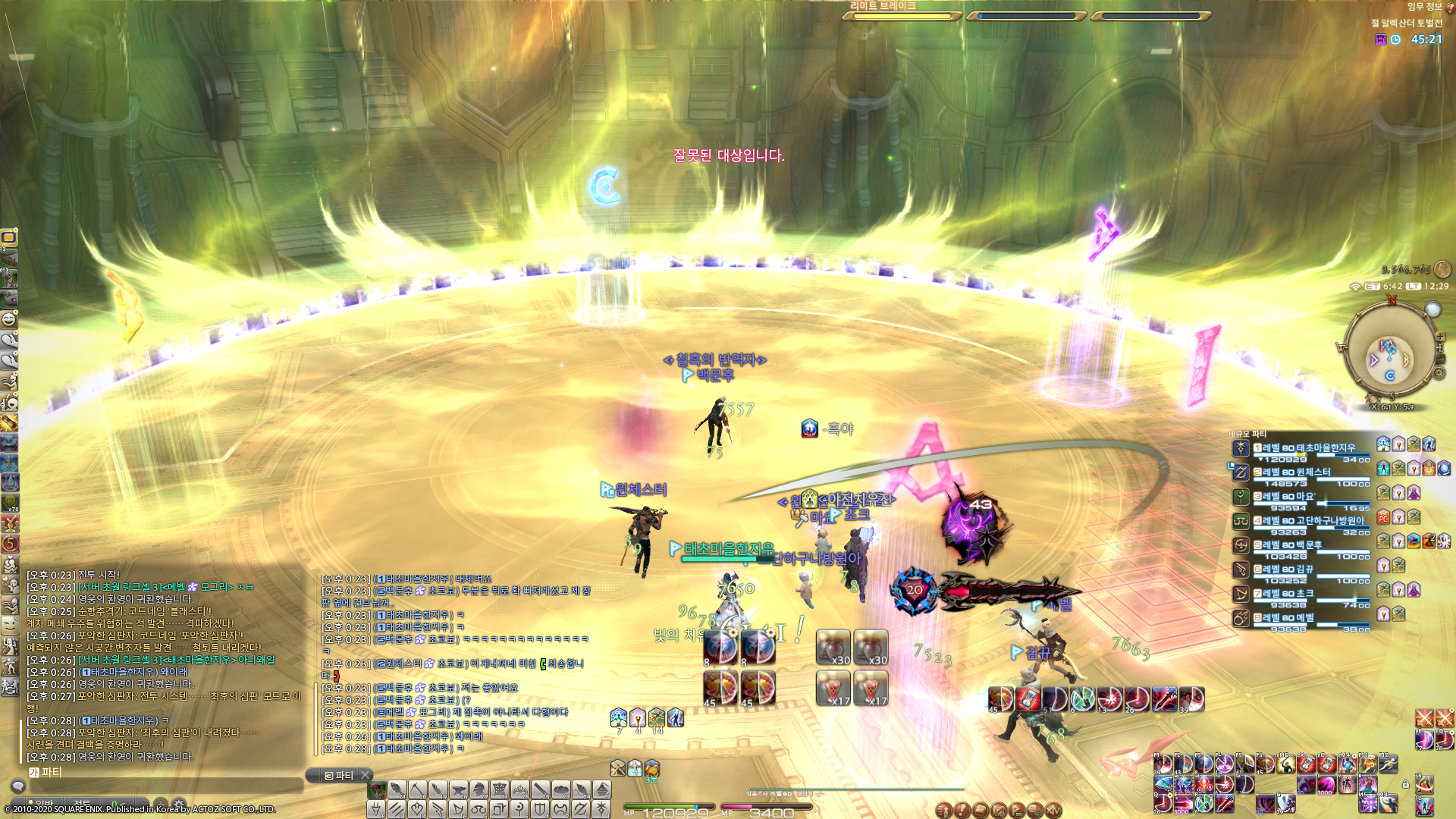Image resolution: width=1456 pixels, height=819 pixels.
Task: Activate the sprint running-figure hotbar action
Action: point(1389,764)
